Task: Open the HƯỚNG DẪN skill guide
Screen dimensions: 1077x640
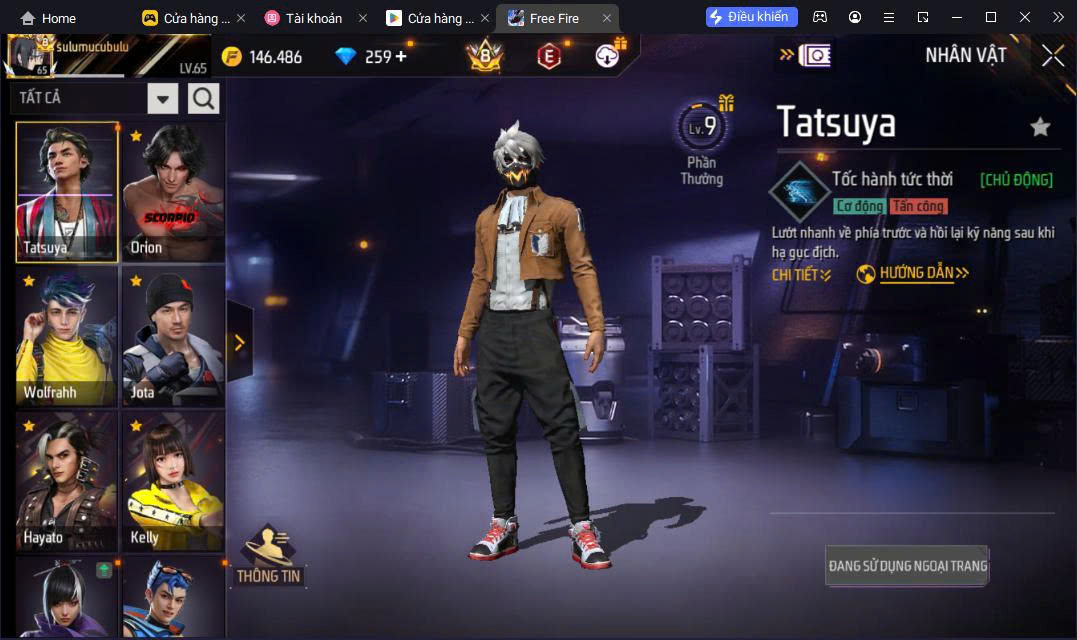Action: (x=913, y=274)
